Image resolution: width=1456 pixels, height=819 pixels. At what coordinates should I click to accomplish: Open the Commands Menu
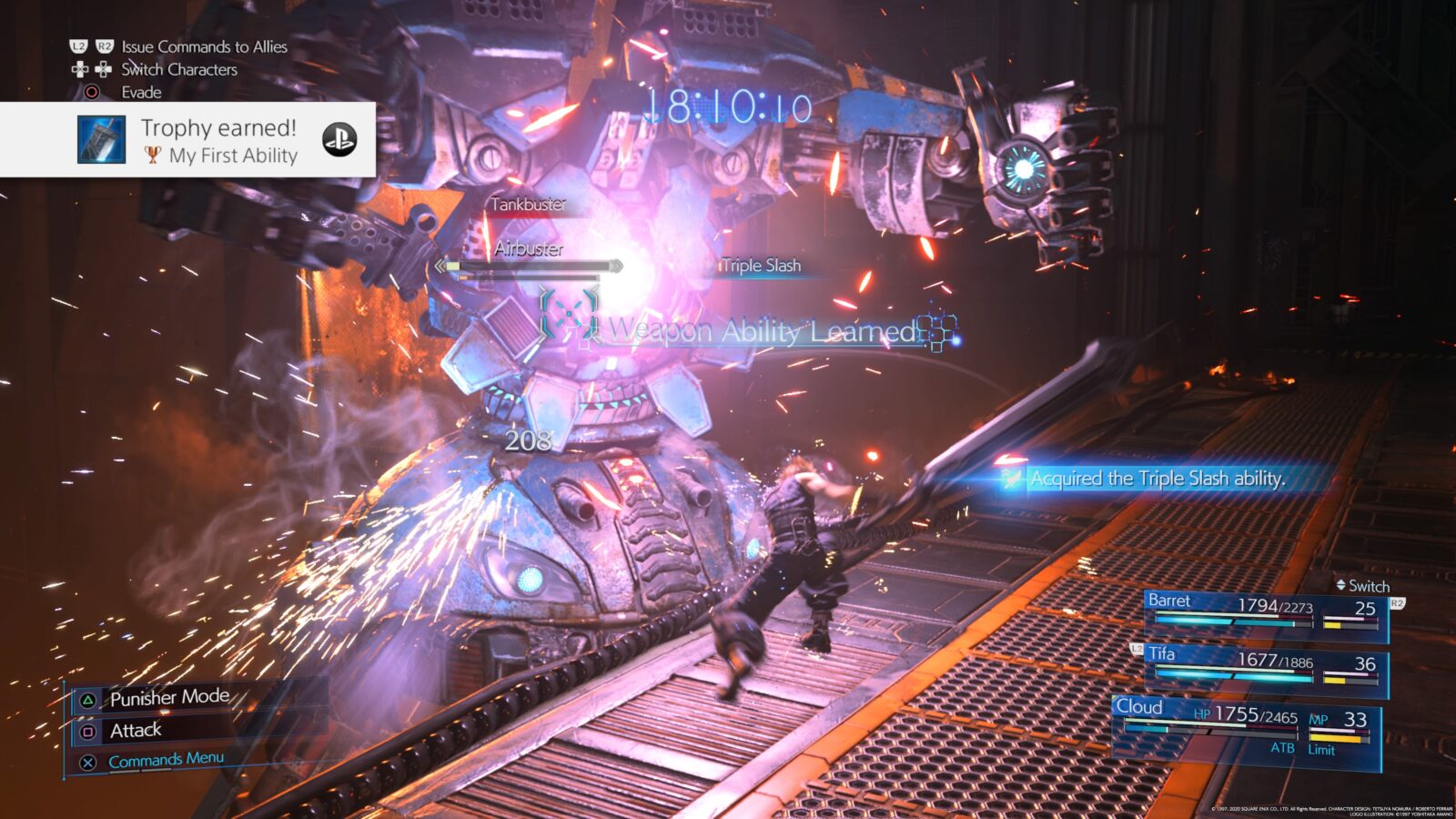tap(166, 760)
